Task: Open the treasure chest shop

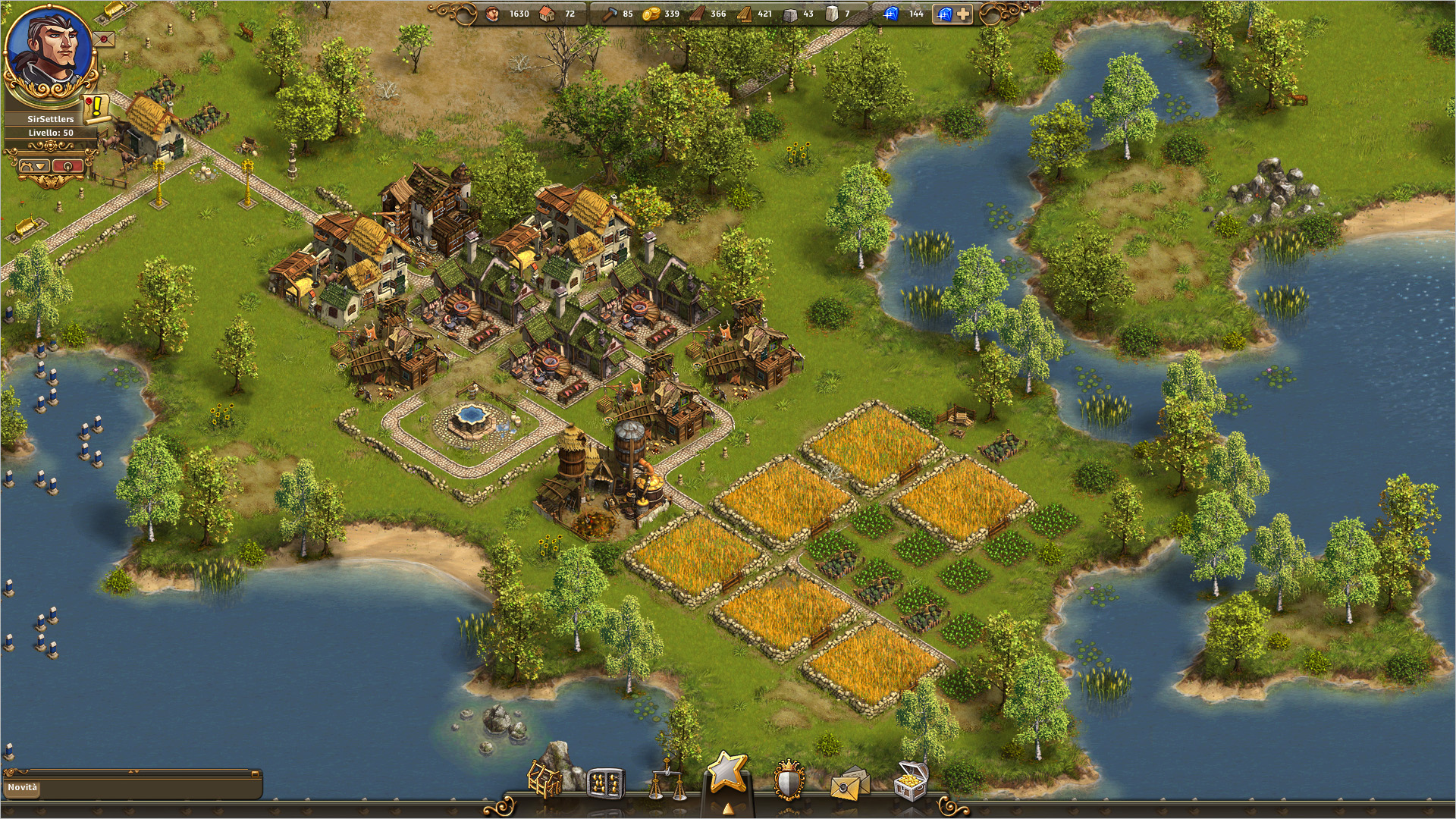Action: [911, 781]
